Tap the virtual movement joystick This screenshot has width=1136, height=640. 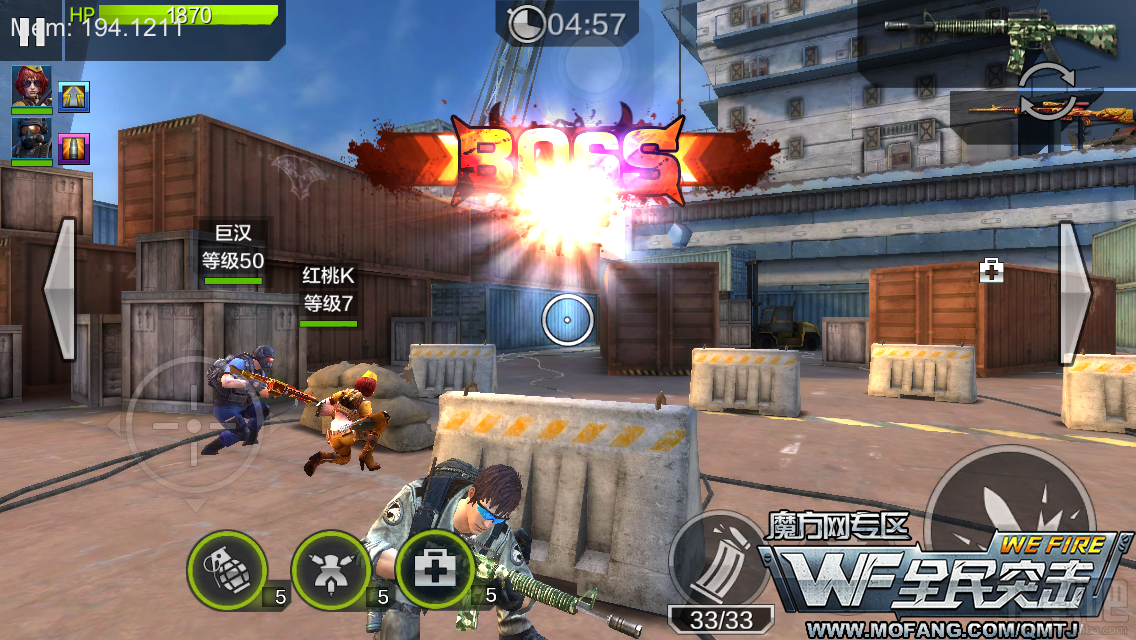point(192,425)
